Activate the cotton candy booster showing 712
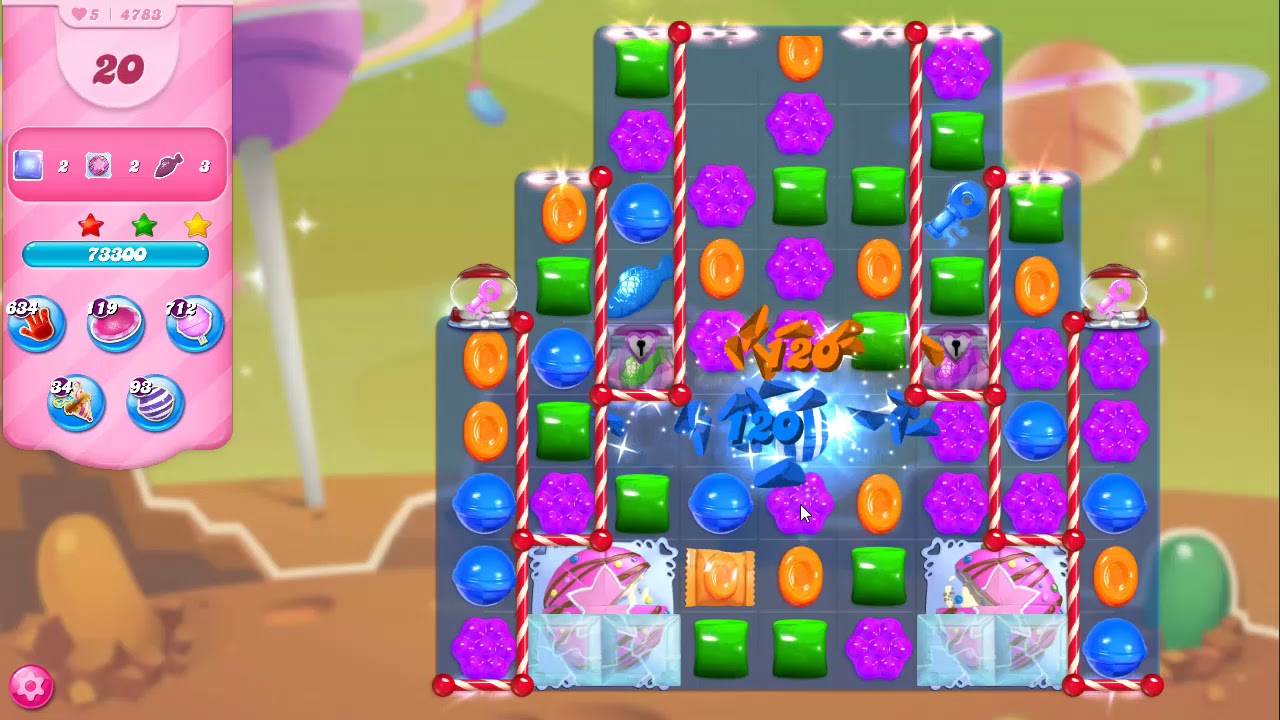 point(193,322)
